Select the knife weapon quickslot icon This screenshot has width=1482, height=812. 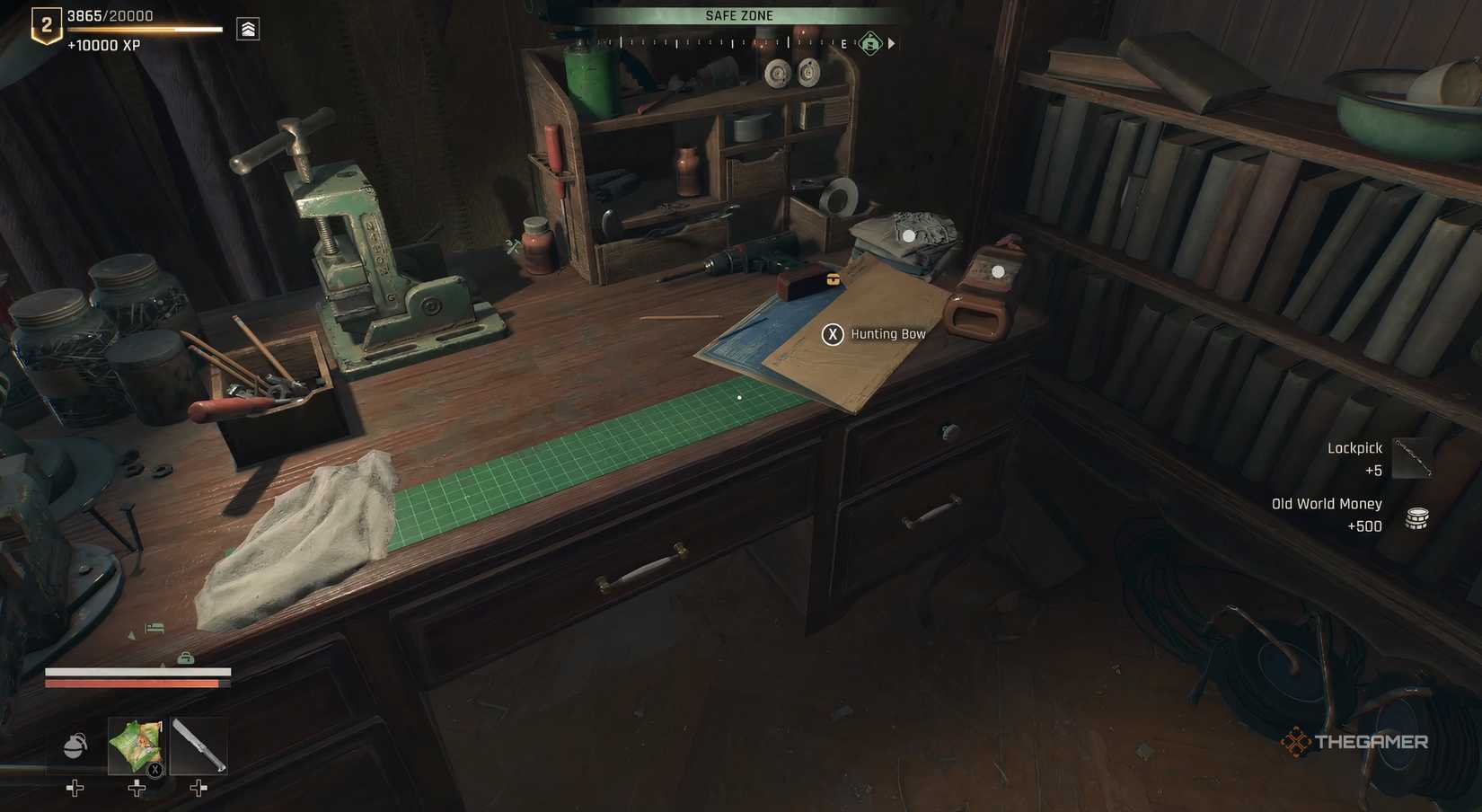pyautogui.click(x=199, y=746)
